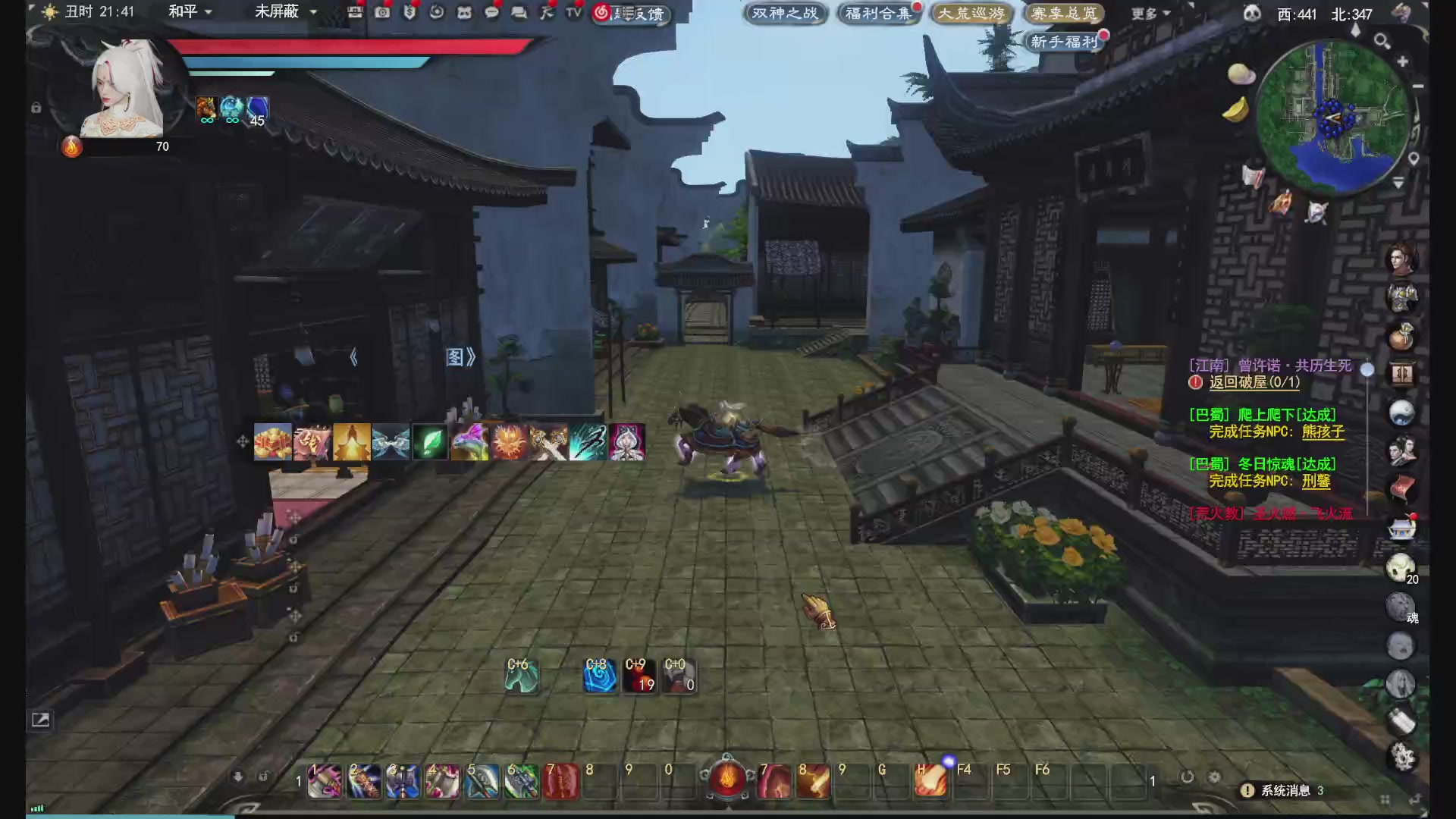Collapse the minimap with its chevron arrow

[x=1398, y=182]
